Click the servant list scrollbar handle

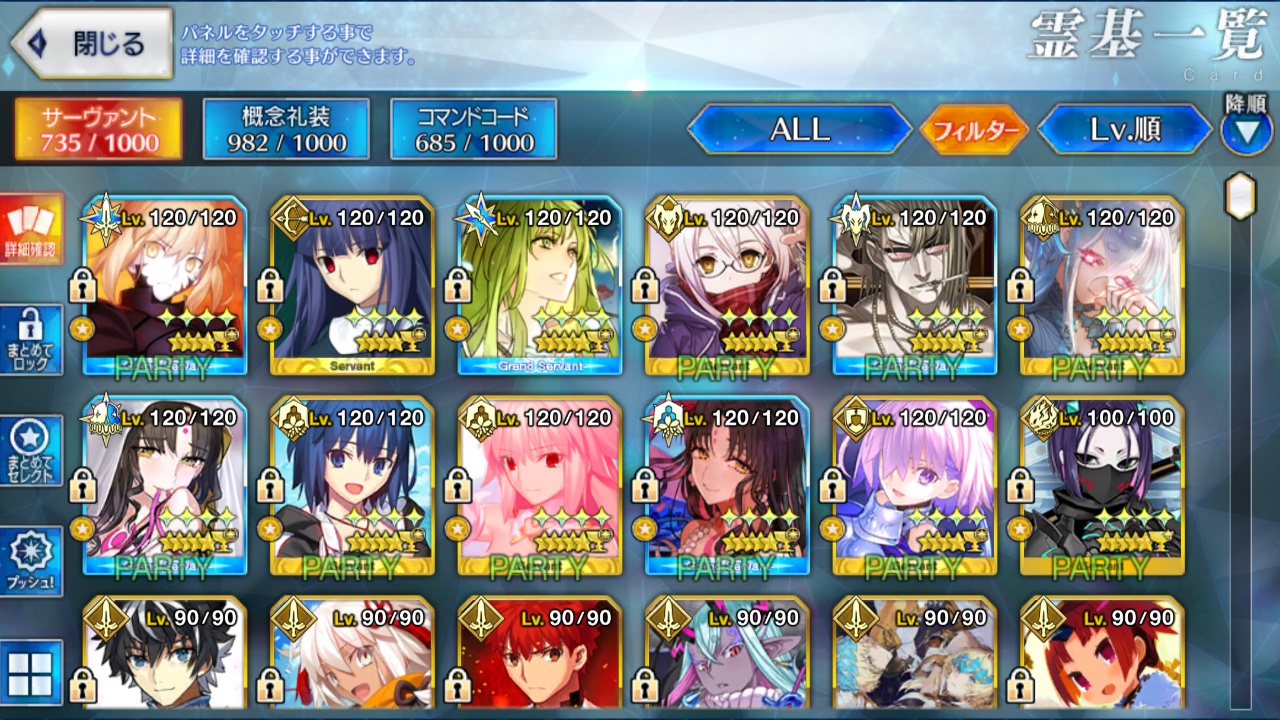[1241, 196]
